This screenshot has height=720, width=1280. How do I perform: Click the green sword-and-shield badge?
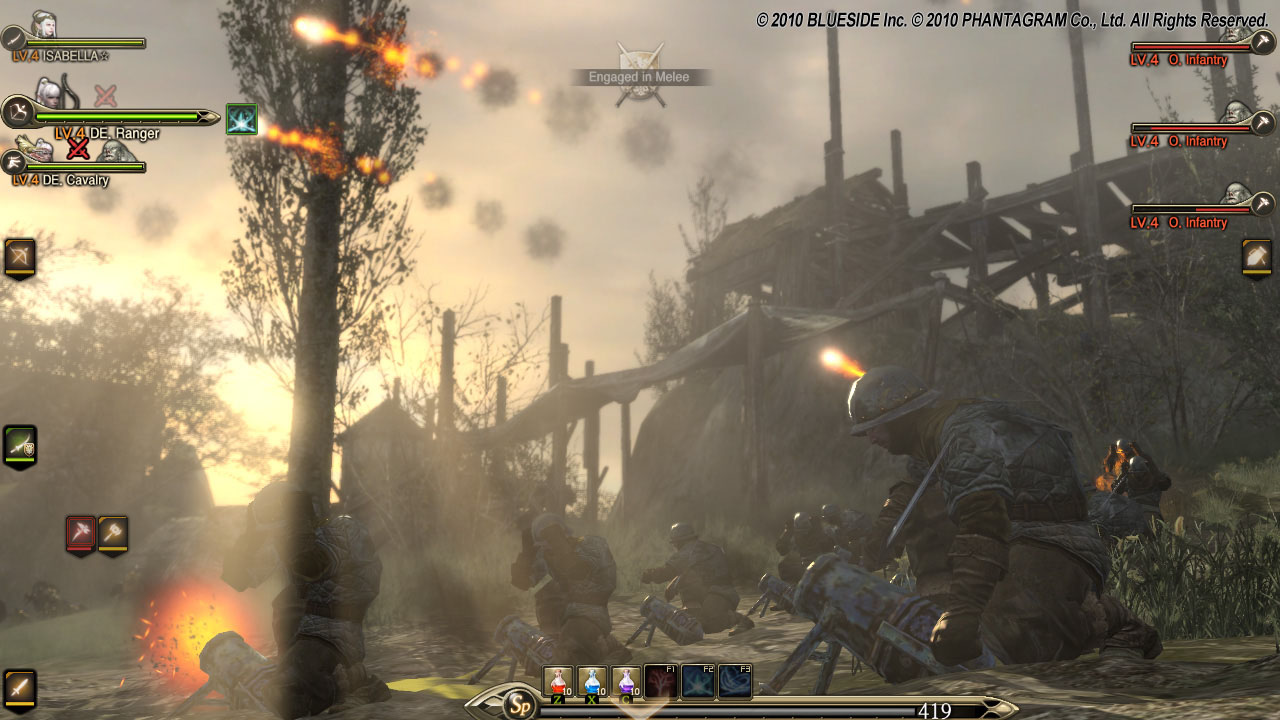pos(20,445)
